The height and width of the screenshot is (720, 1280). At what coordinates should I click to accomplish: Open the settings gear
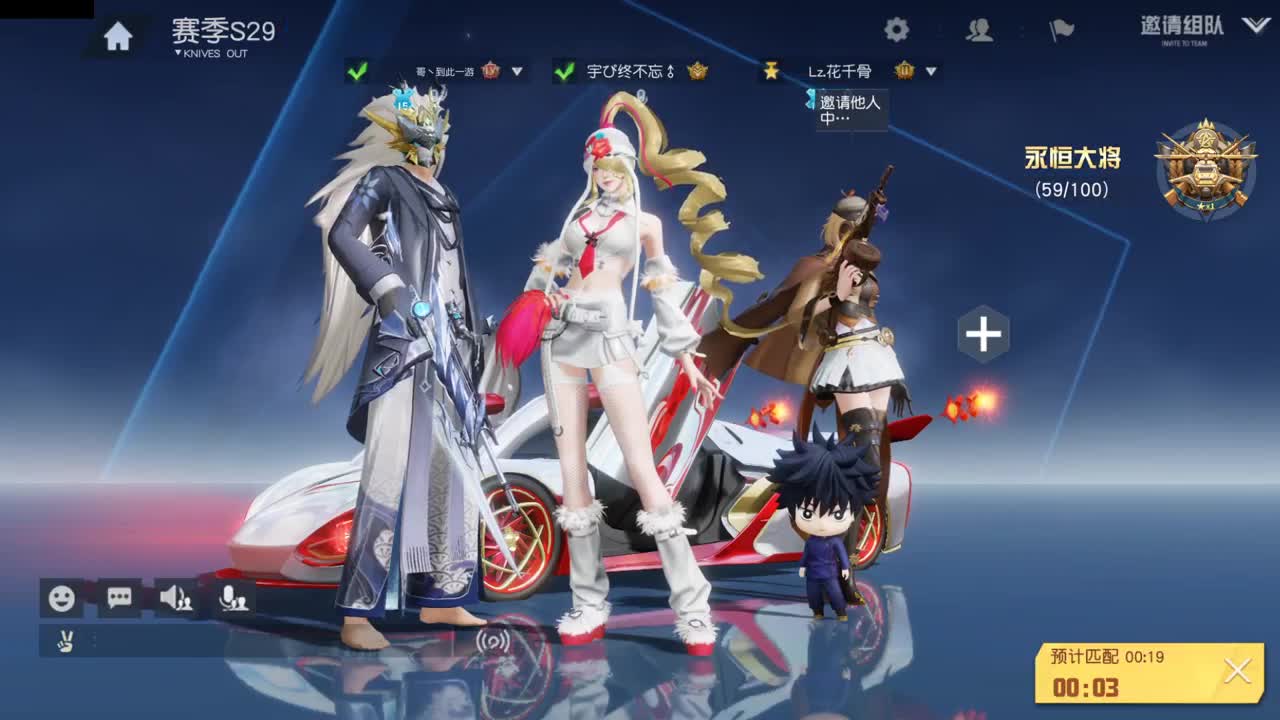tap(897, 30)
